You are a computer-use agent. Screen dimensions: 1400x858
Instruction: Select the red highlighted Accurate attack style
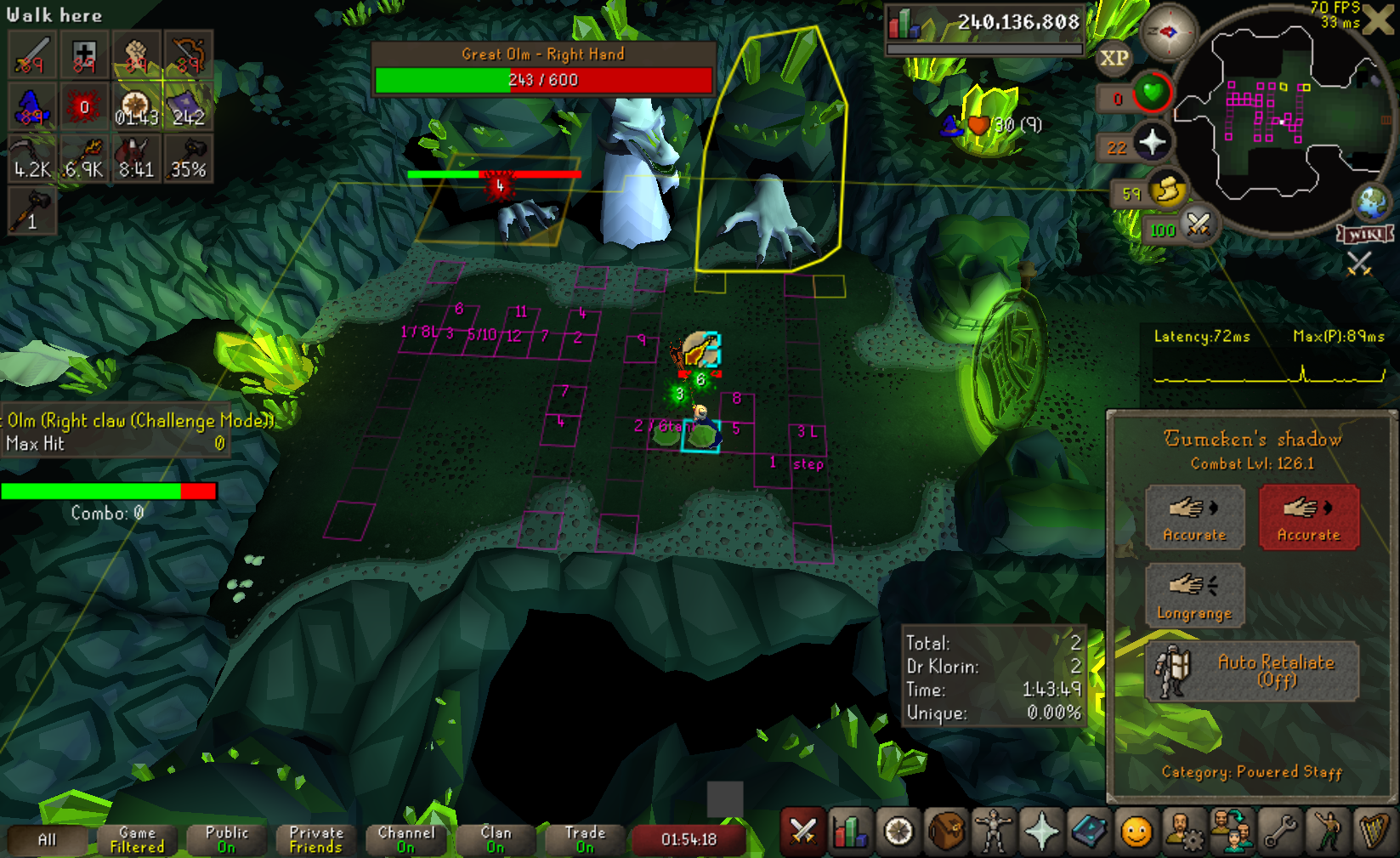click(1308, 517)
